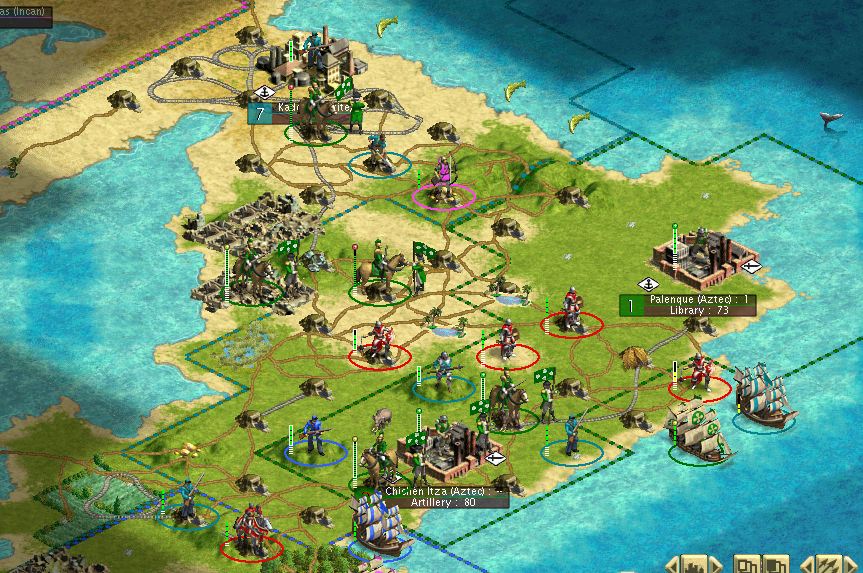Click the outlined overlapping squares button
The height and width of the screenshot is (573, 863).
click(748, 565)
